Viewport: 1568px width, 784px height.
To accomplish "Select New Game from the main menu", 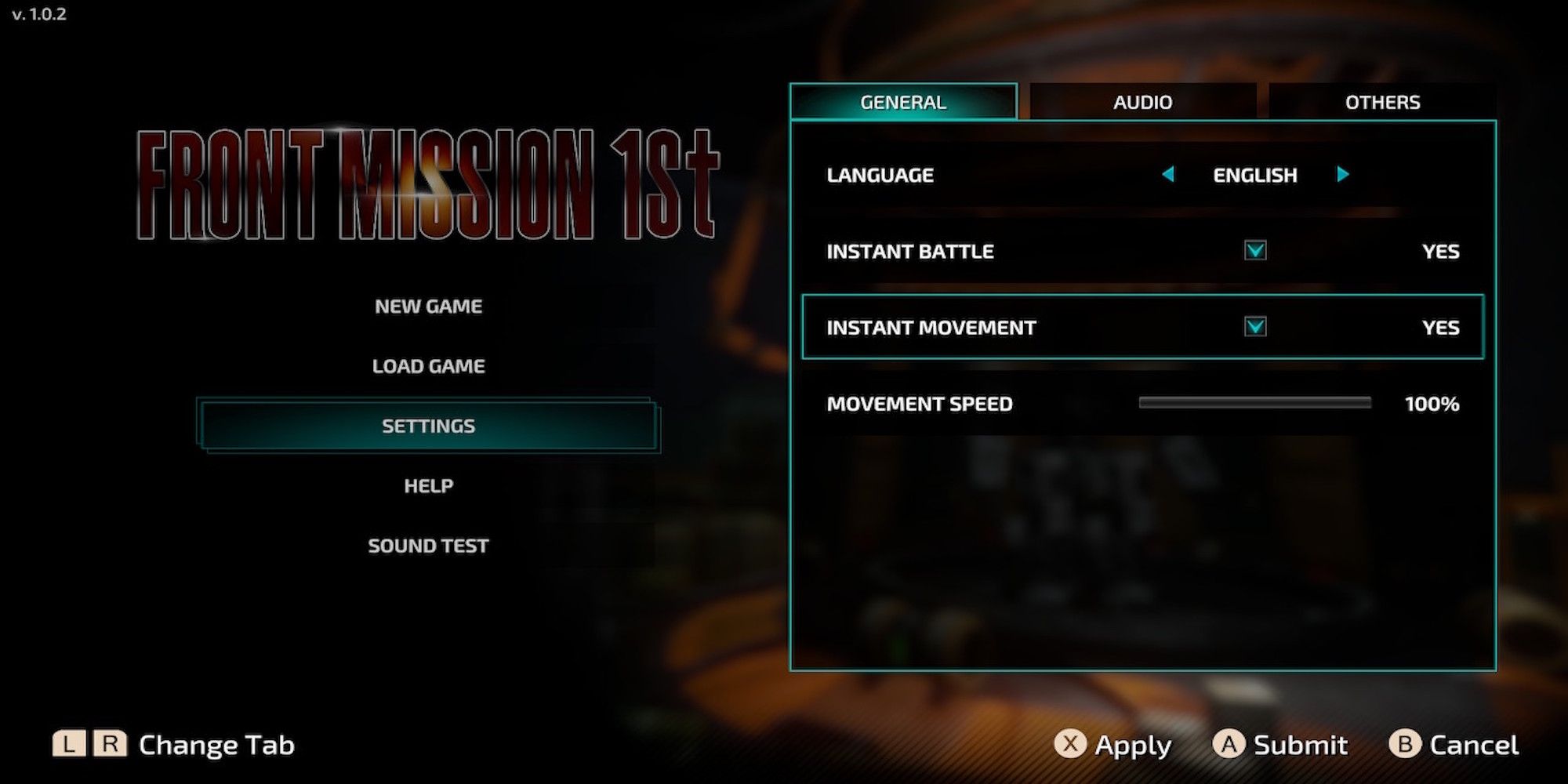I will point(428,306).
